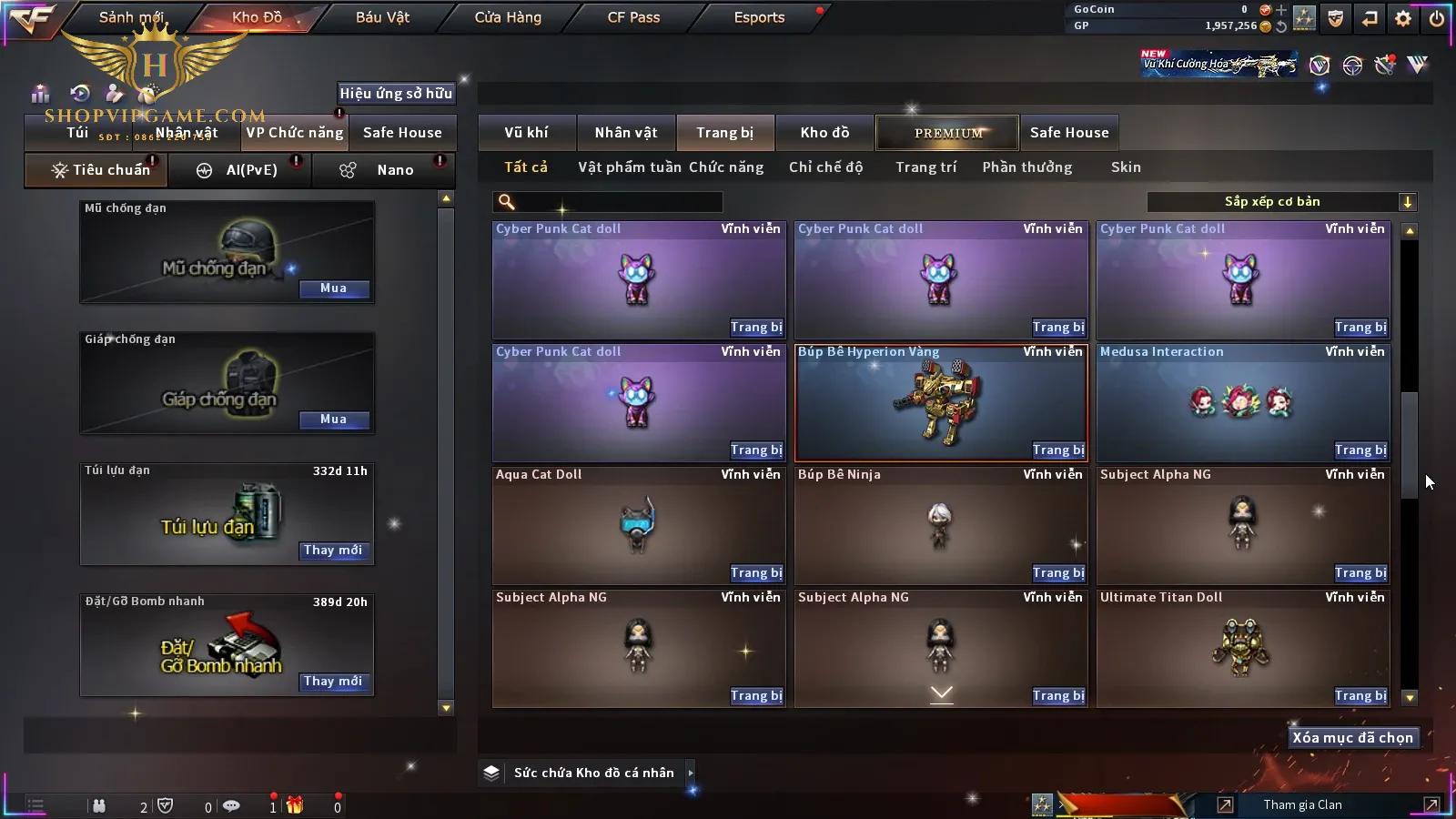1456x819 pixels.
Task: Open the Sắp xếp cơ bản dropdown
Action: click(x=1281, y=202)
